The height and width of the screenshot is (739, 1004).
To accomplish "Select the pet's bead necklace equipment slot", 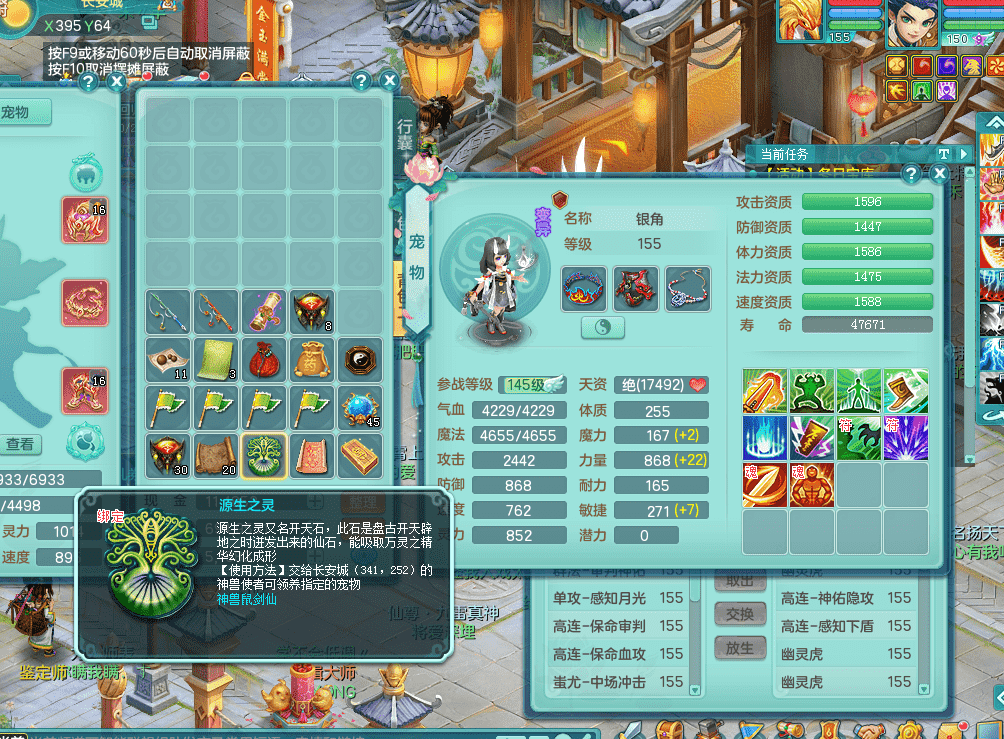I will [x=687, y=289].
